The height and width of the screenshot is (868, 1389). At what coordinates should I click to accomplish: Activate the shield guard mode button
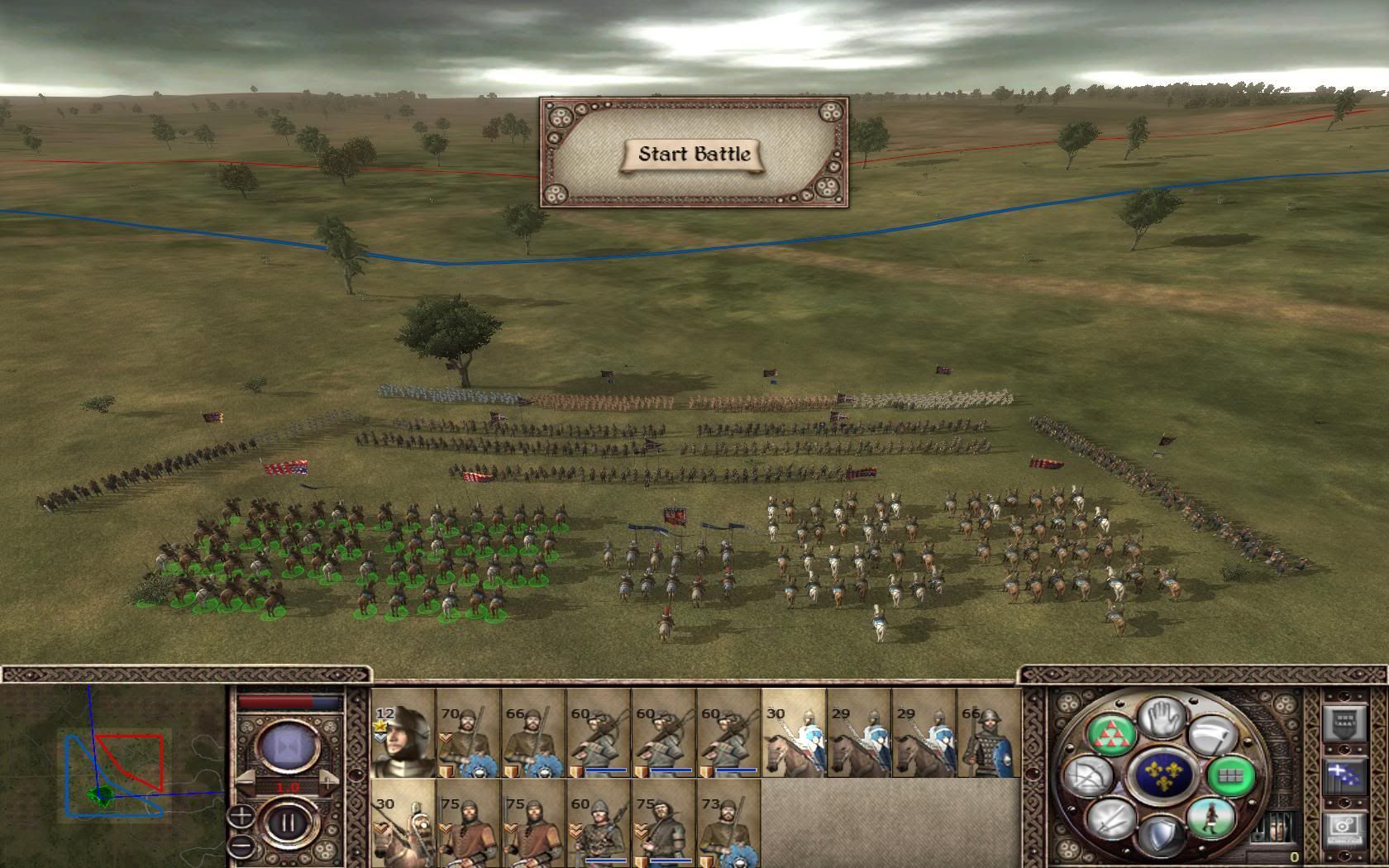[1161, 836]
